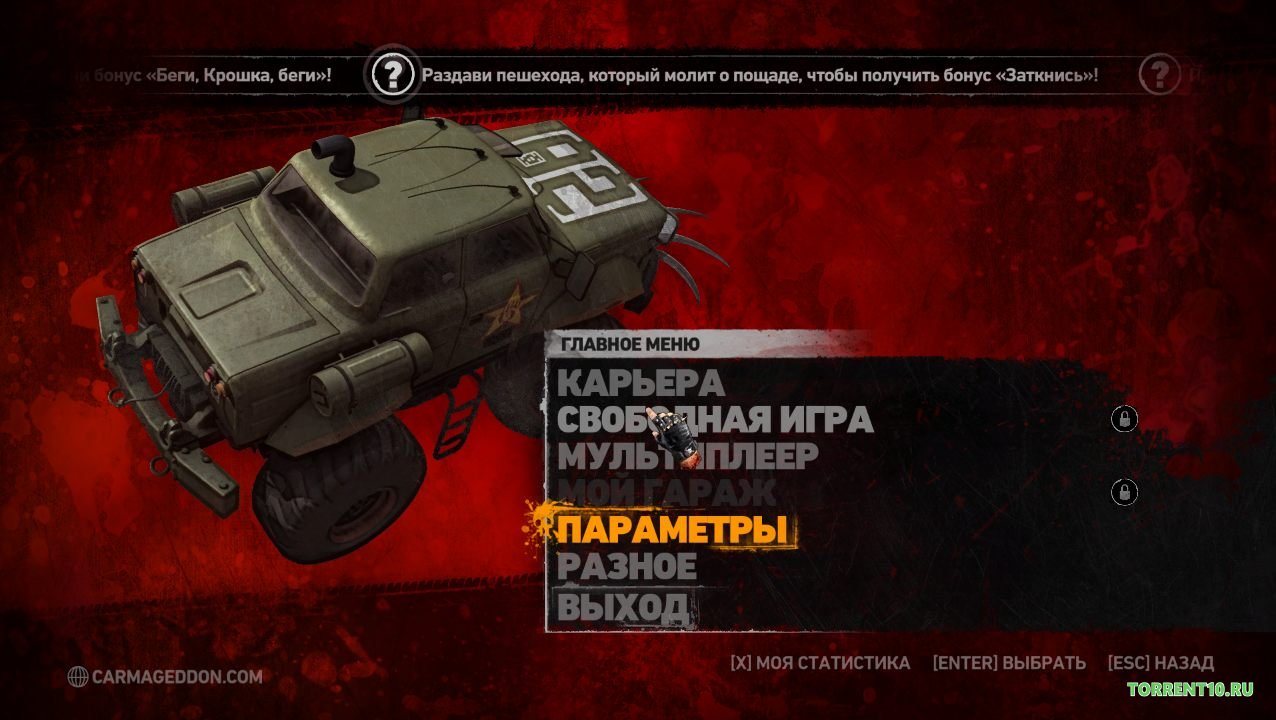The width and height of the screenshot is (1276, 720).
Task: Click Выход to quit the game
Action: 622,605
